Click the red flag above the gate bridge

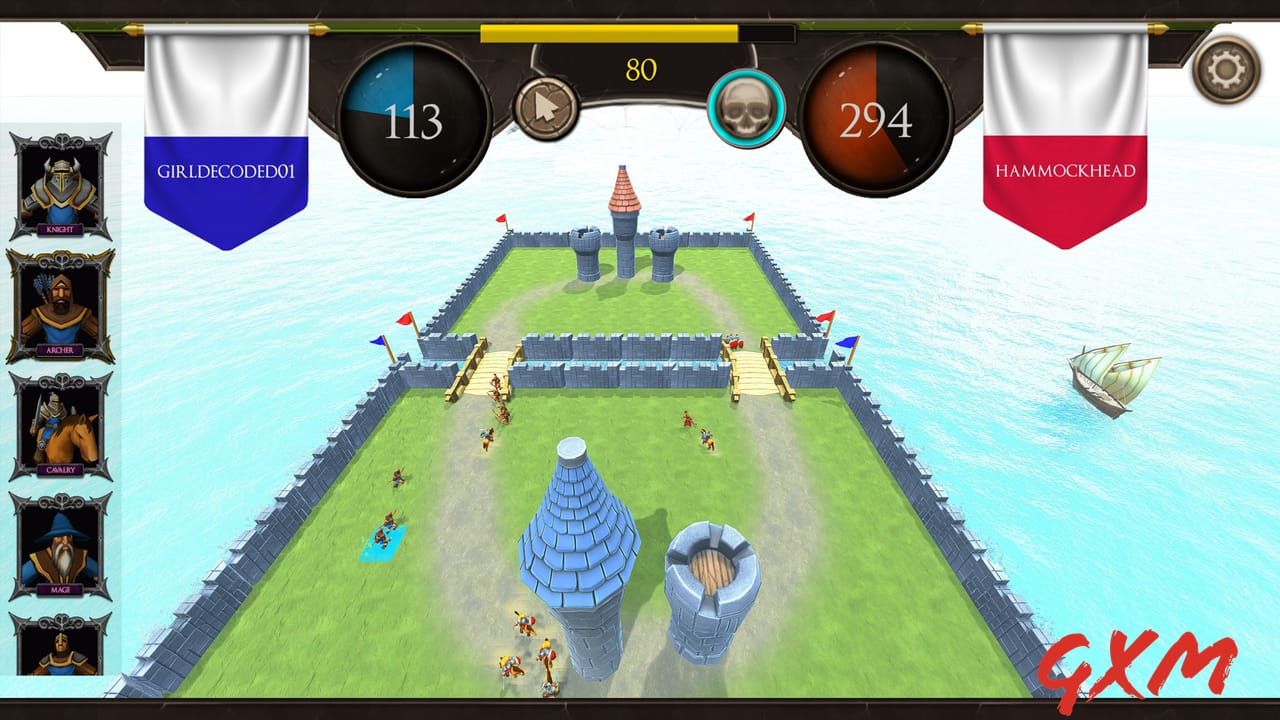[403, 318]
